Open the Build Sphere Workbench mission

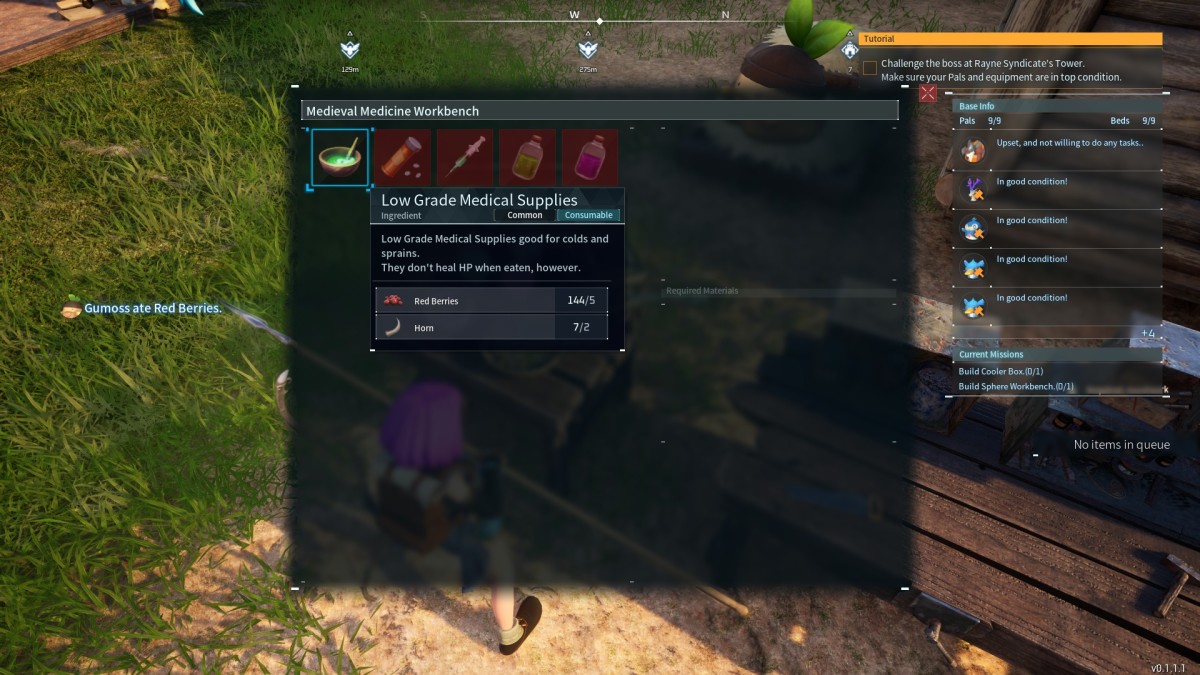[x=1016, y=386]
